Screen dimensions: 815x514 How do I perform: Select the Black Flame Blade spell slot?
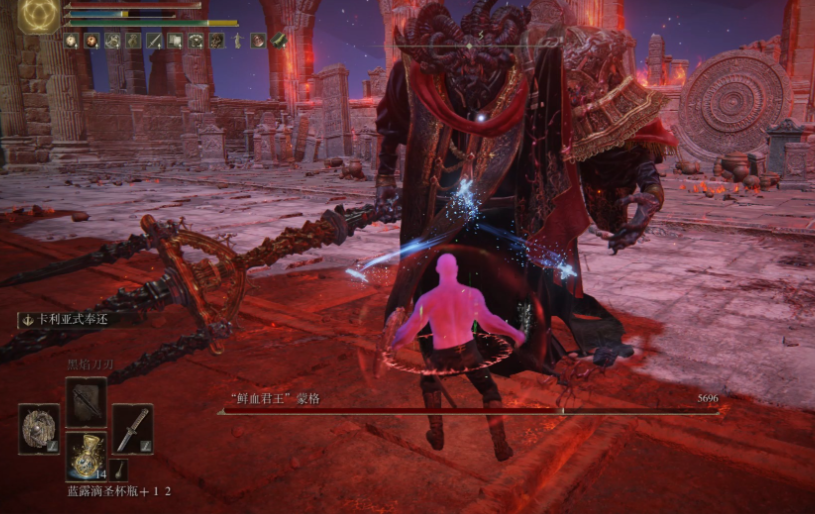[85, 399]
